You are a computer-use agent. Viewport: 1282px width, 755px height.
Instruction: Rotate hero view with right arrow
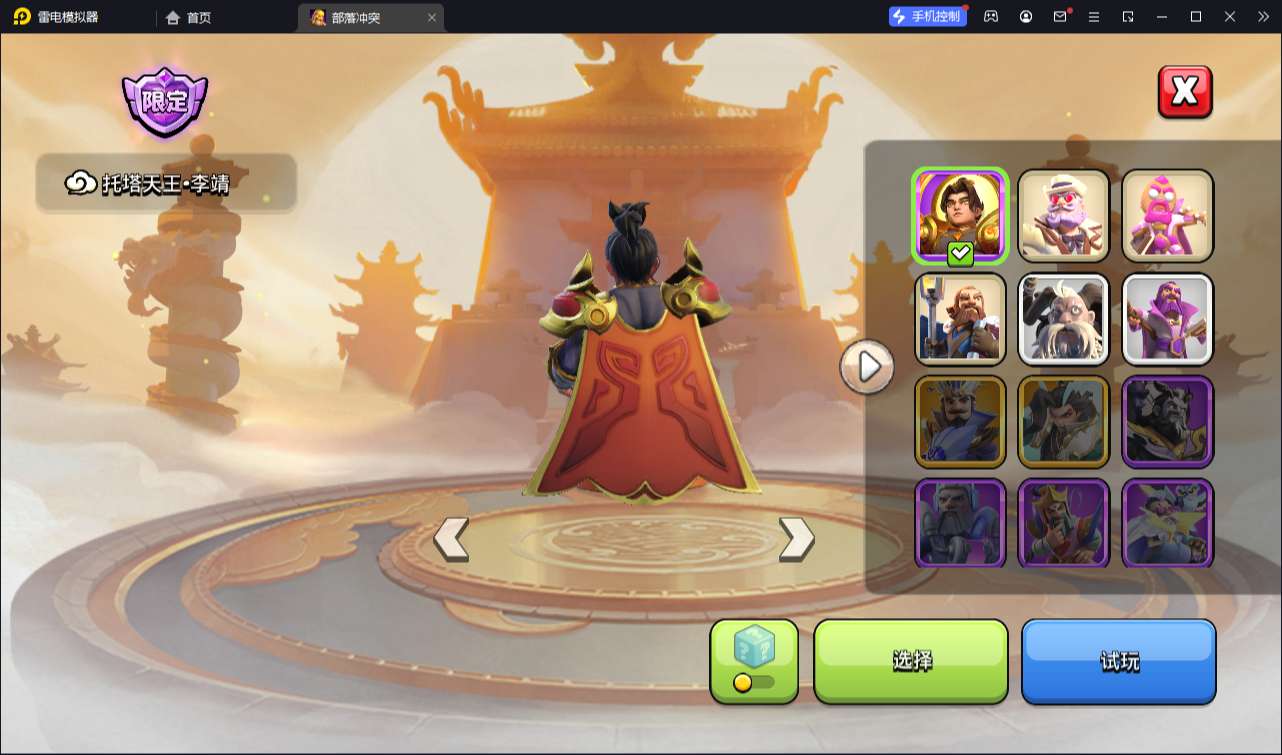[796, 539]
